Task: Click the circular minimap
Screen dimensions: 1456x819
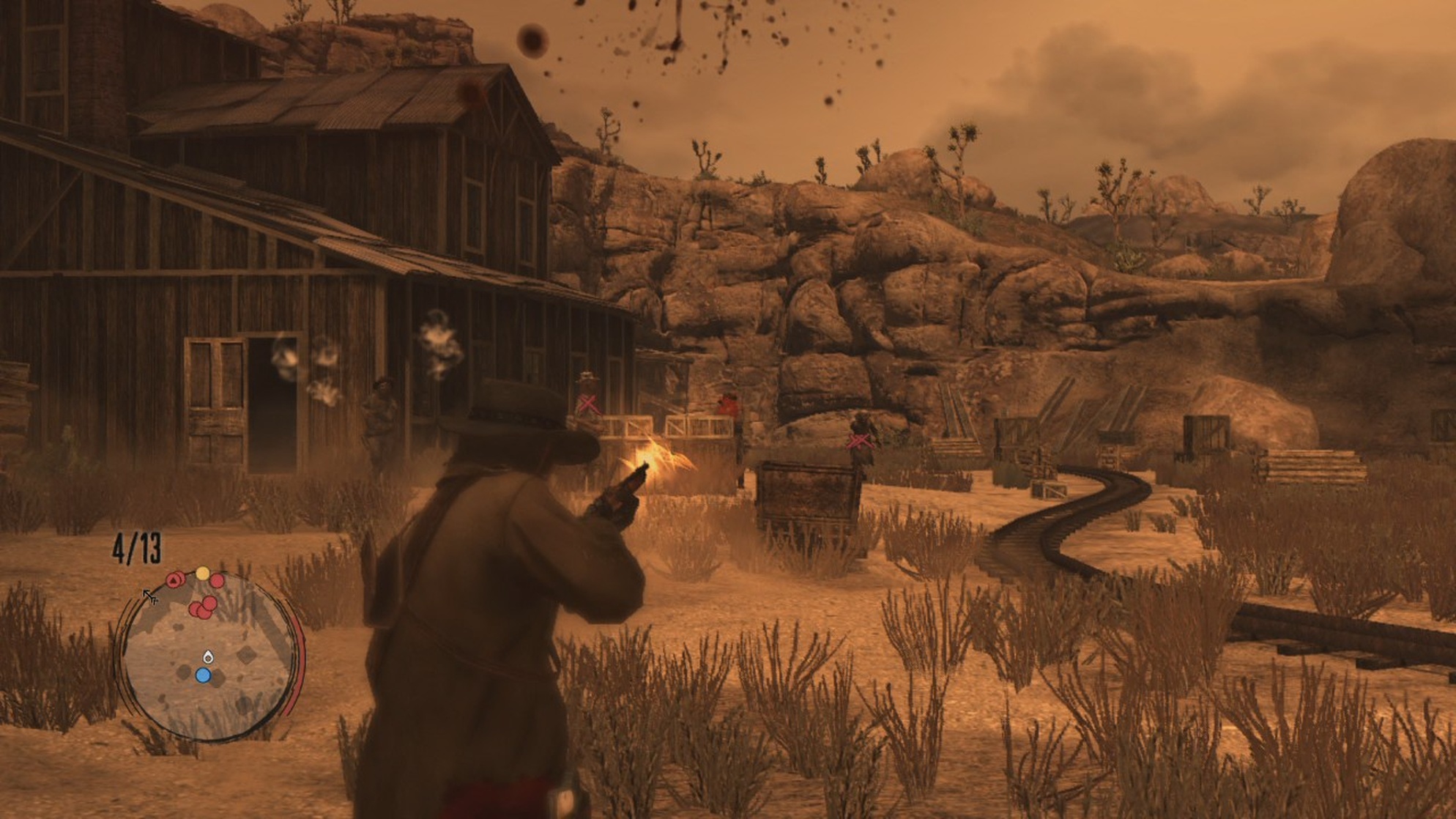Action: [x=207, y=657]
